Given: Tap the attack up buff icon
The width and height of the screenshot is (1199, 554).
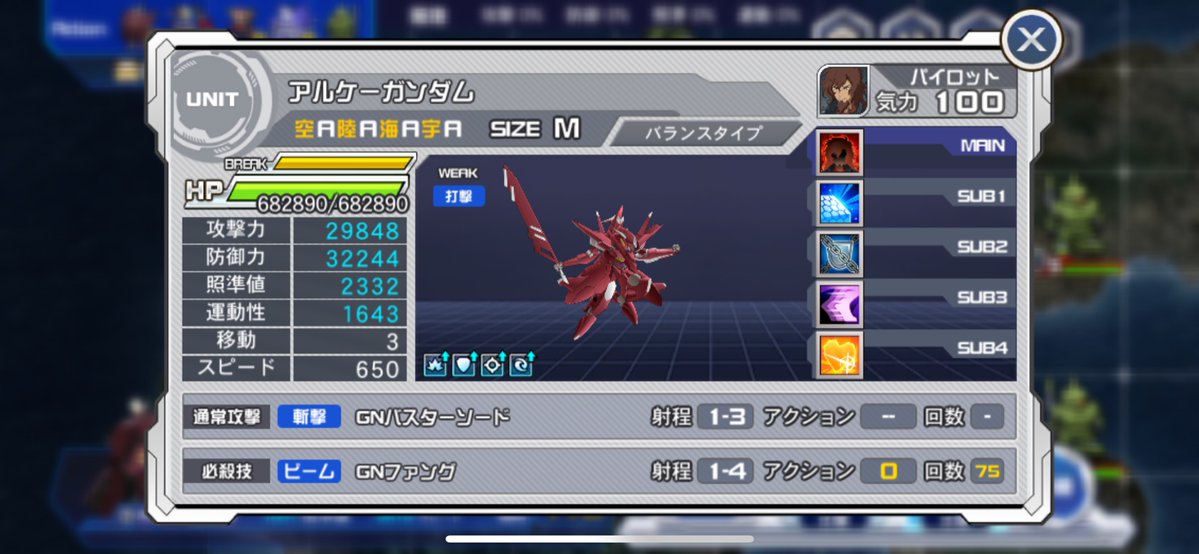Looking at the screenshot, I should (435, 365).
